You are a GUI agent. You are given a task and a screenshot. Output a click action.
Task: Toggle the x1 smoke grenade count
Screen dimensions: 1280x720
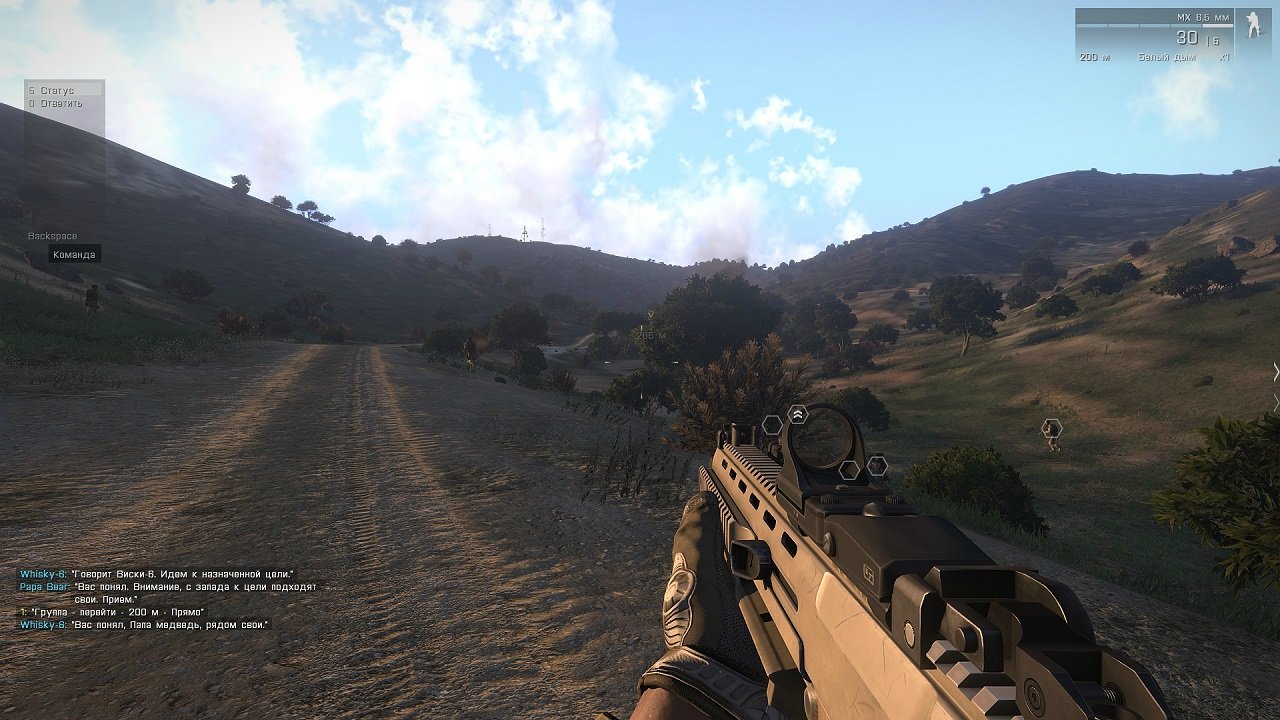[1225, 56]
